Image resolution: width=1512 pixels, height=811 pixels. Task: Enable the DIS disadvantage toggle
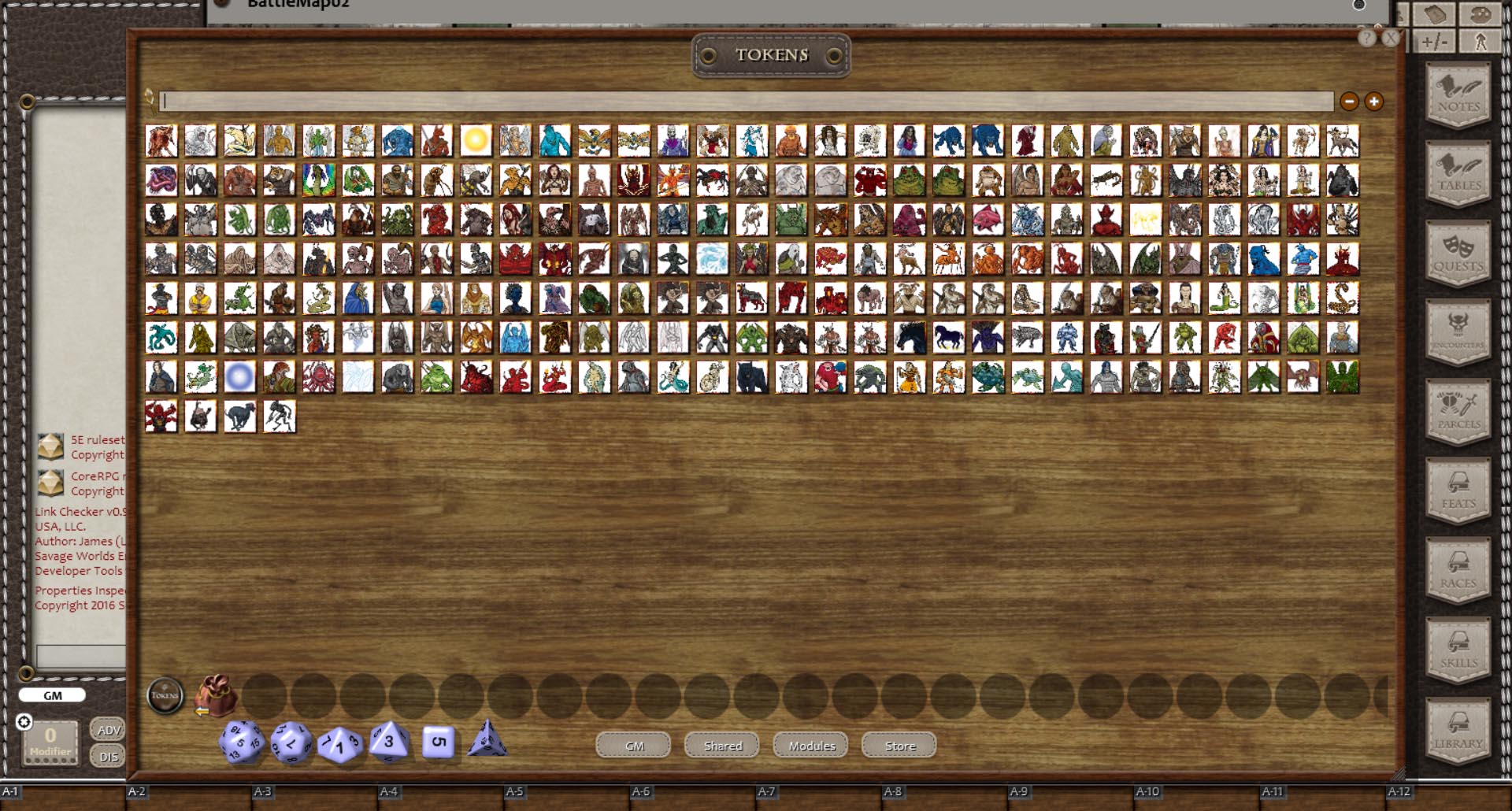click(108, 756)
